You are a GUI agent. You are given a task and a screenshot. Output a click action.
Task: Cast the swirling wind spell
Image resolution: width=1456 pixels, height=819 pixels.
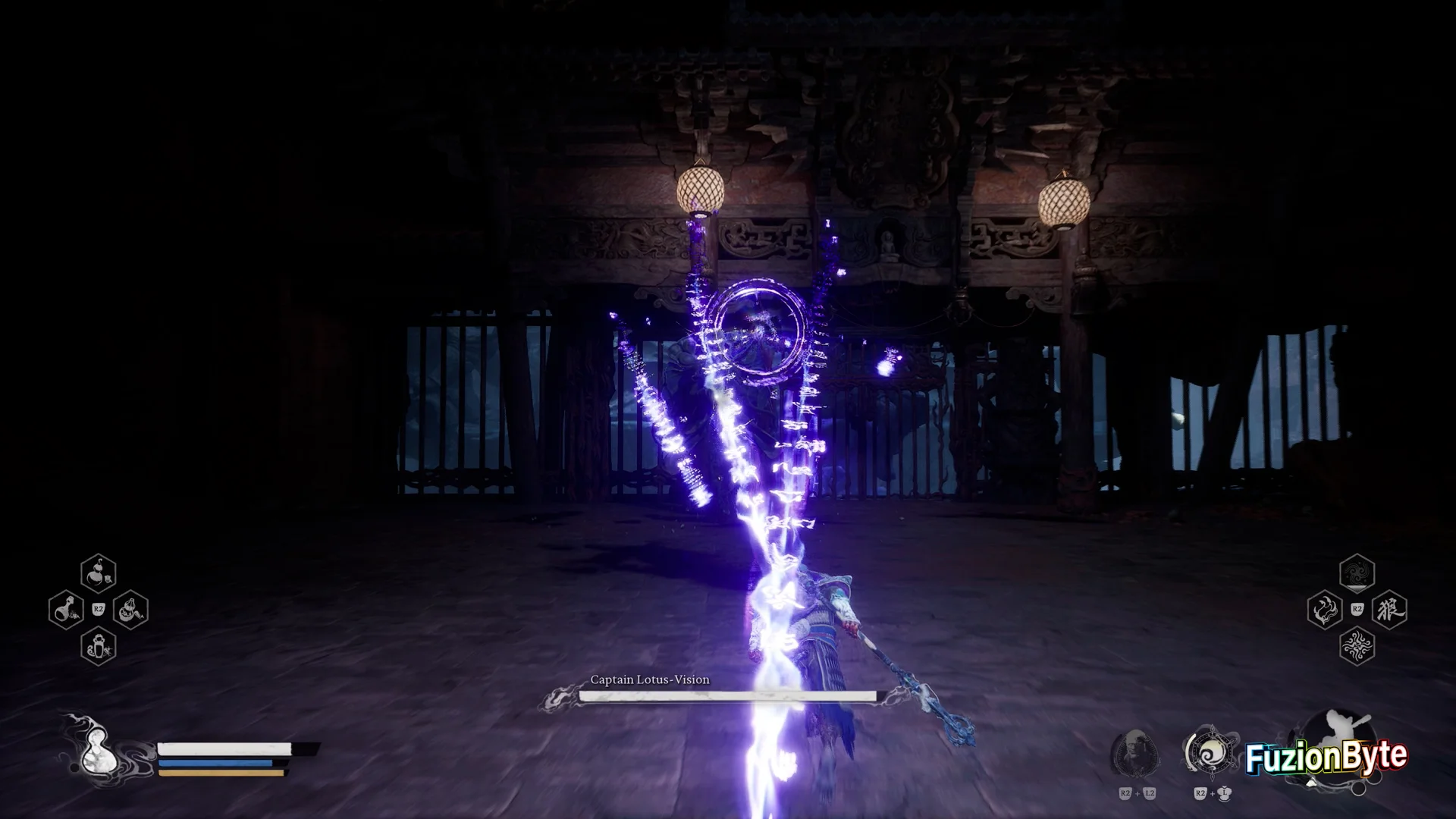click(x=1357, y=573)
